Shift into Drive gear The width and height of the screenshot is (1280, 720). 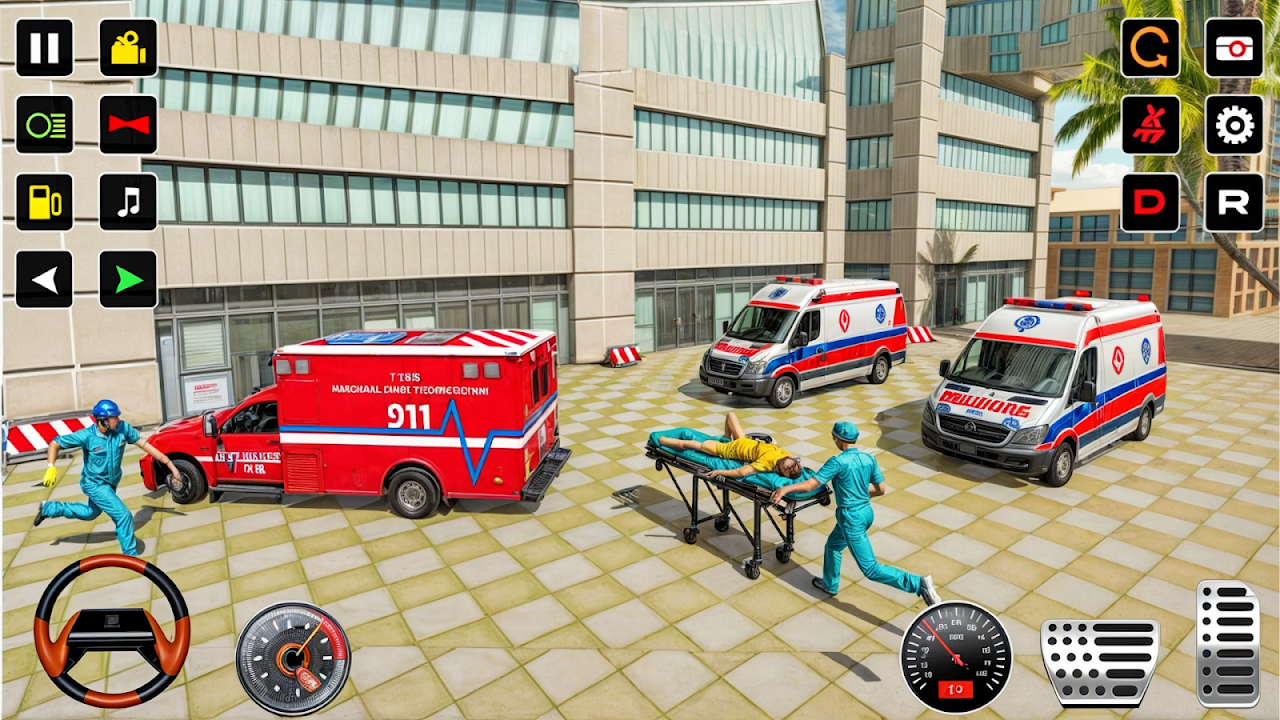(1150, 202)
